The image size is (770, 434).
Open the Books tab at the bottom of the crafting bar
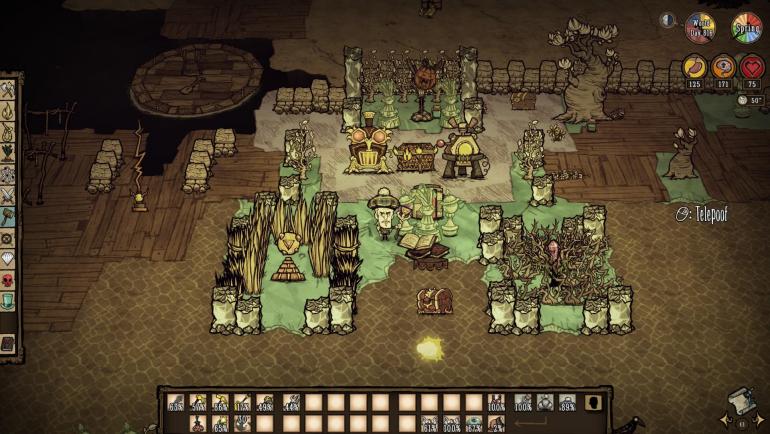(x=9, y=345)
